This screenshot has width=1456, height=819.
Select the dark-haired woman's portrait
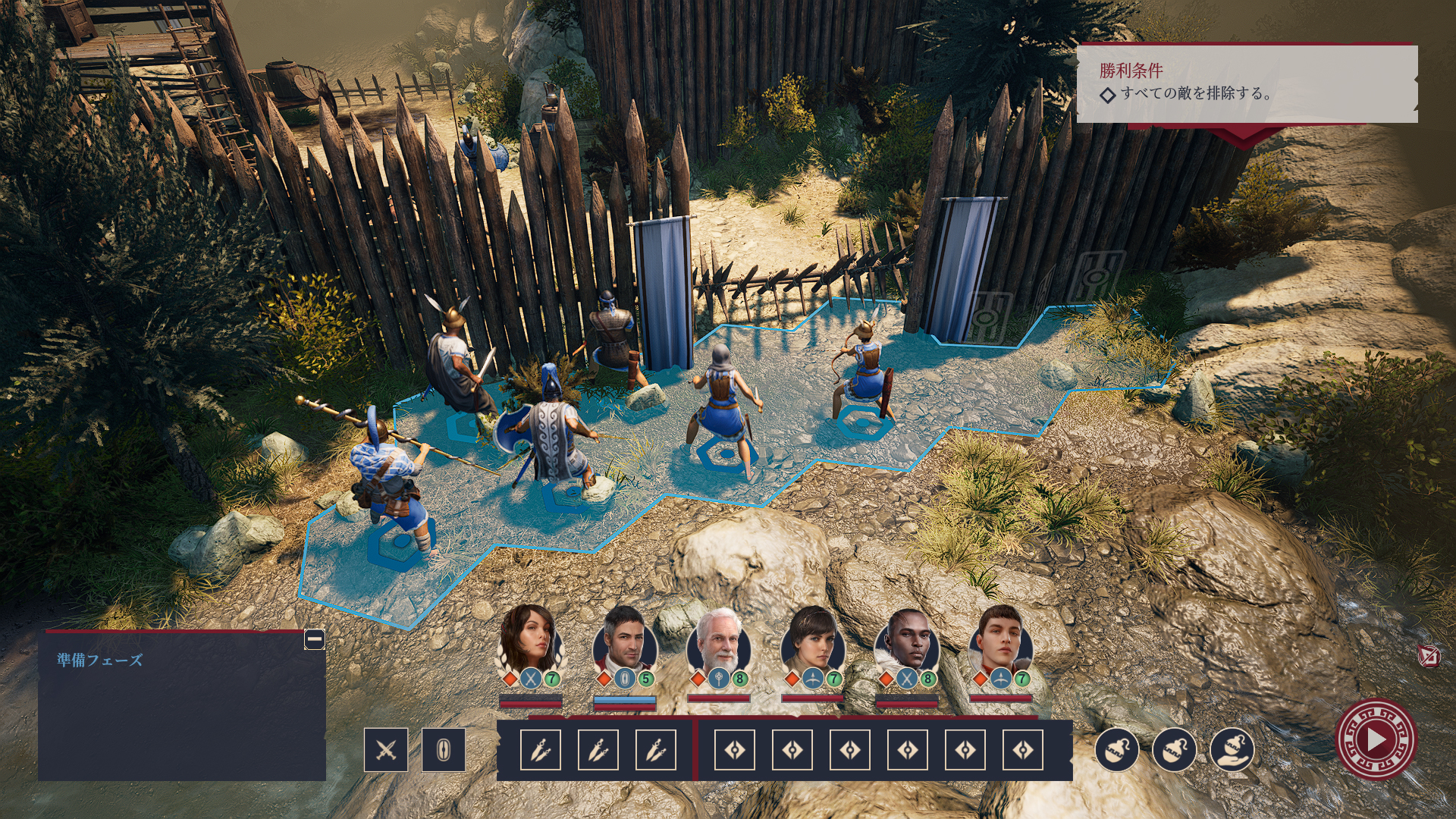[x=530, y=642]
